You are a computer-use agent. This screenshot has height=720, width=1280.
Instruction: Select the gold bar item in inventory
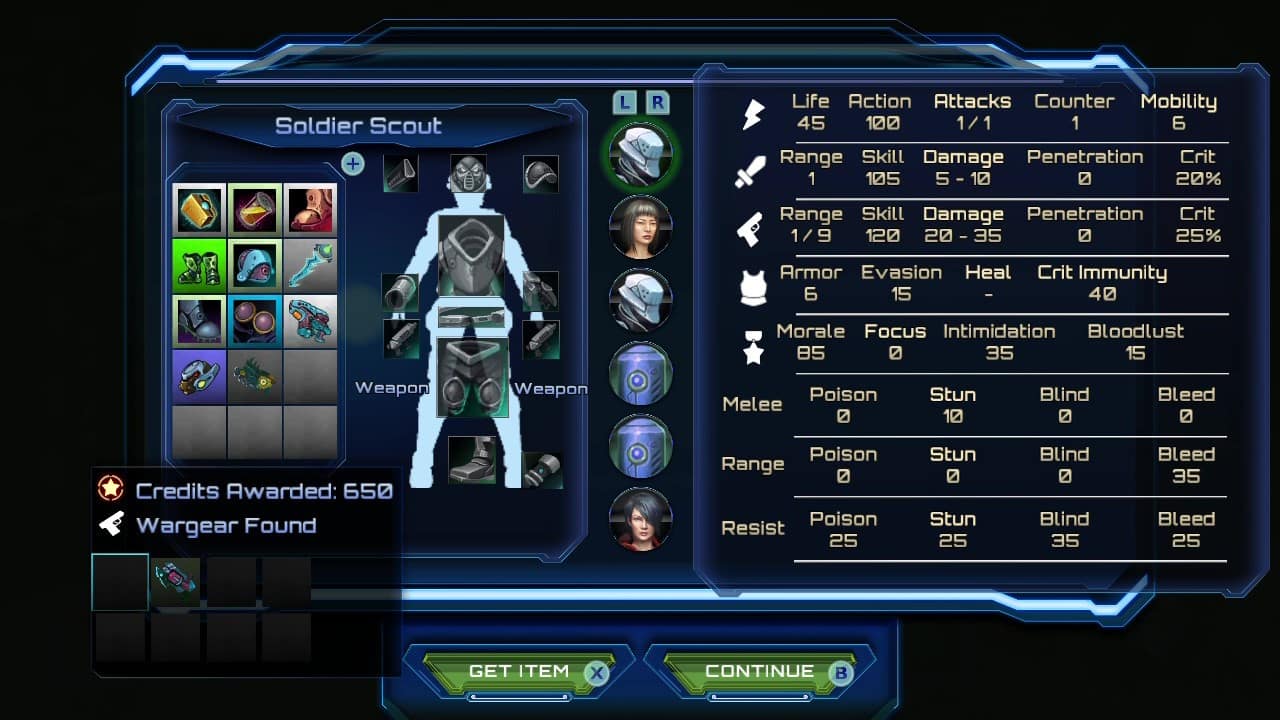[197, 209]
